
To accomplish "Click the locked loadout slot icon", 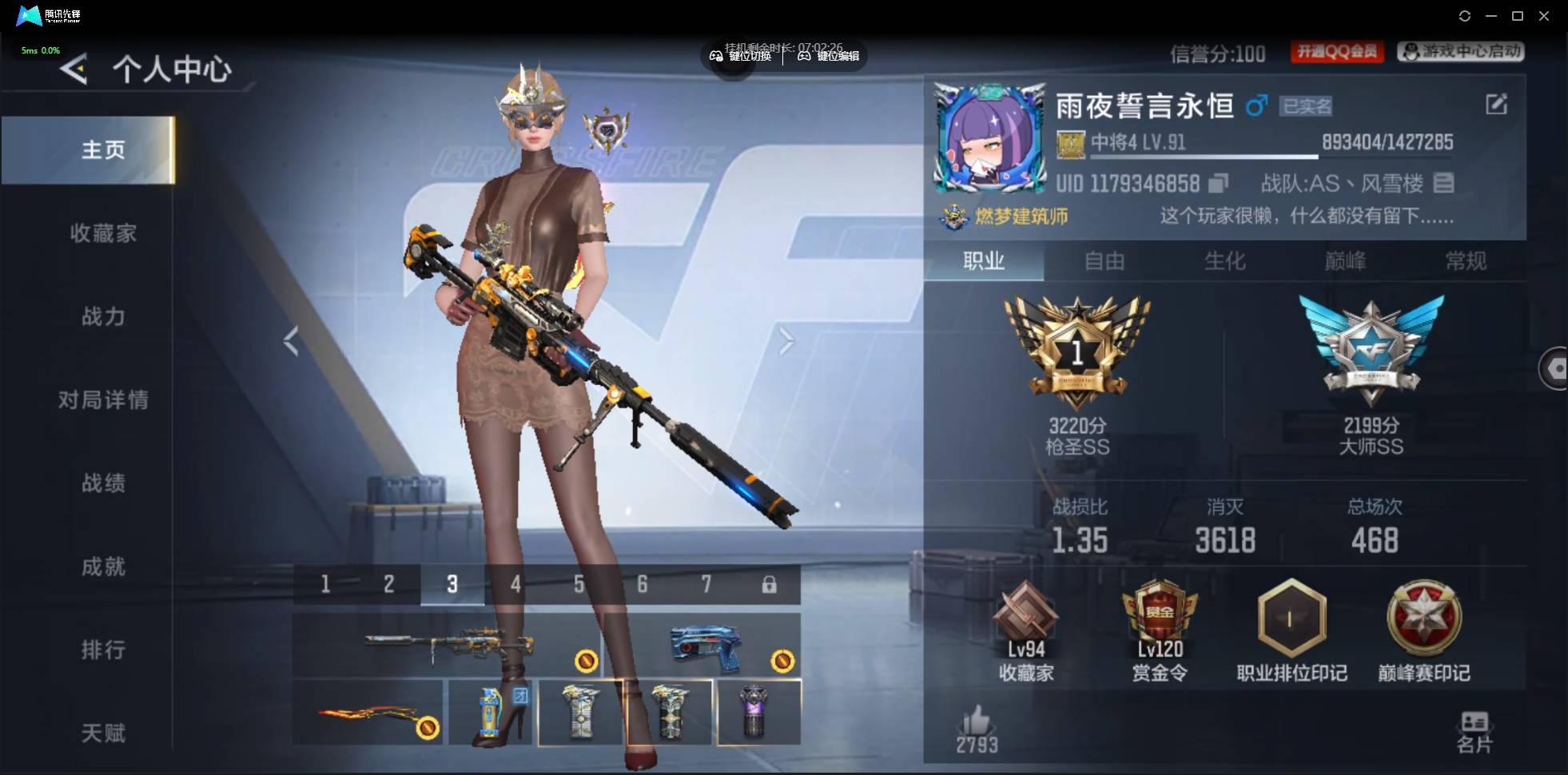I will (770, 584).
